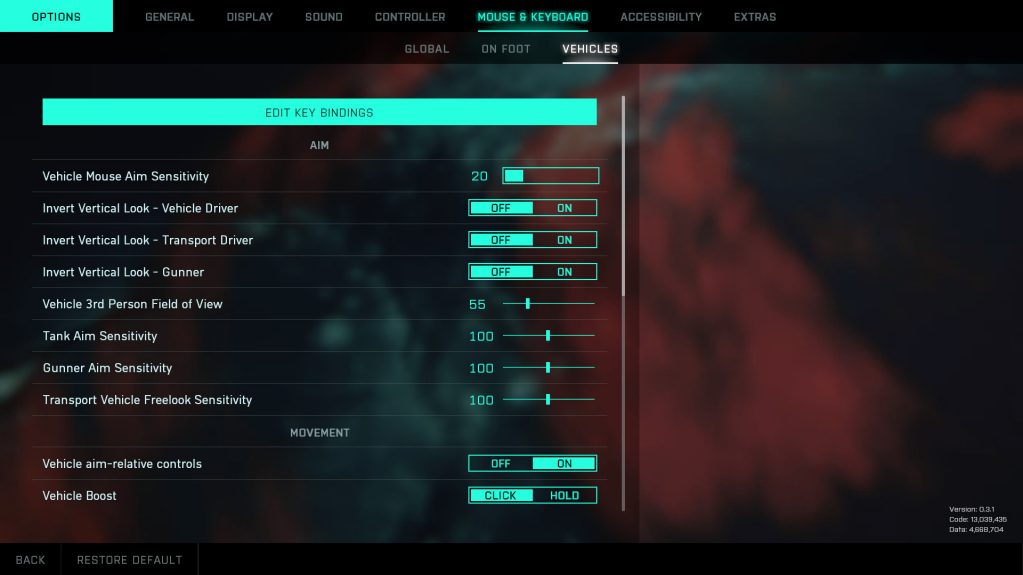Set the Vehicle 3rd Person Field of View slider

[528, 304]
